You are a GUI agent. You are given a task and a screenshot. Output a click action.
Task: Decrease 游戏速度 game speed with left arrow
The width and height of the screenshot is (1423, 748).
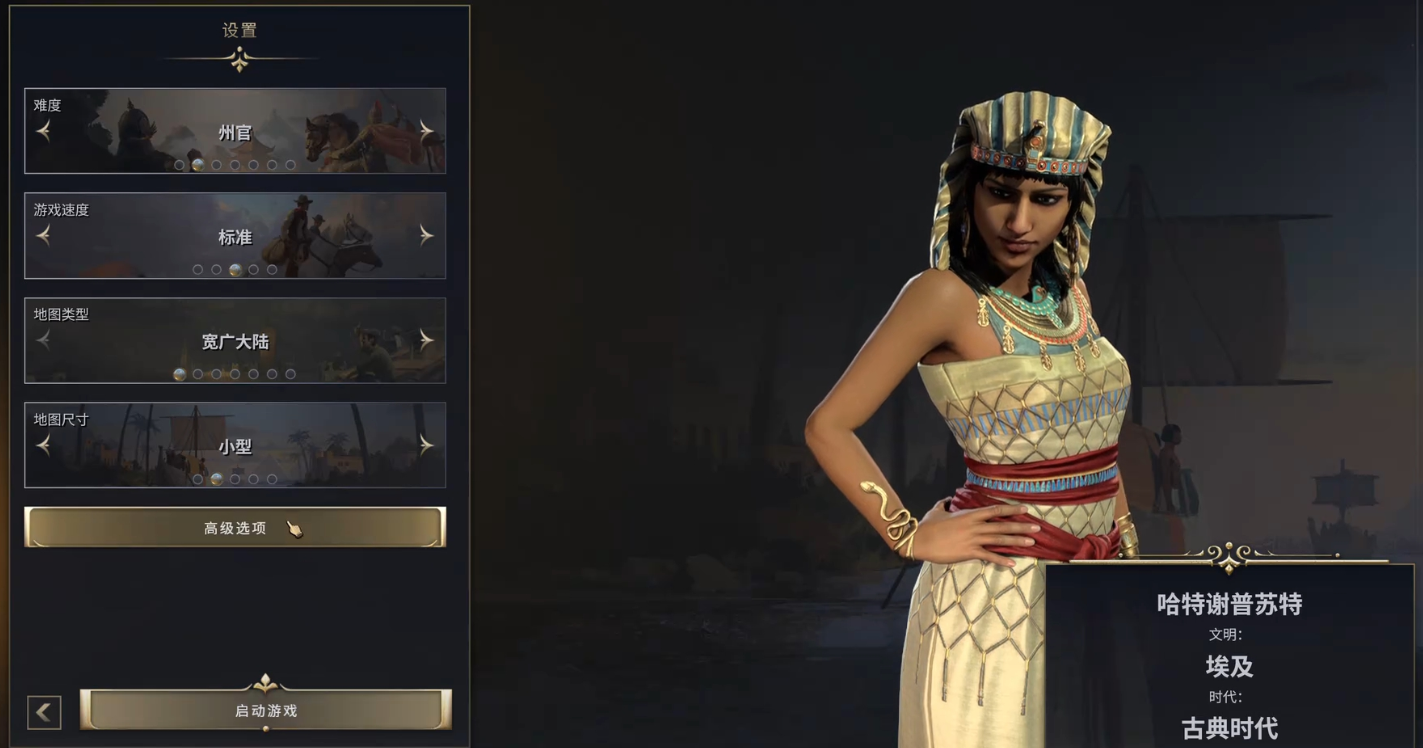(43, 235)
